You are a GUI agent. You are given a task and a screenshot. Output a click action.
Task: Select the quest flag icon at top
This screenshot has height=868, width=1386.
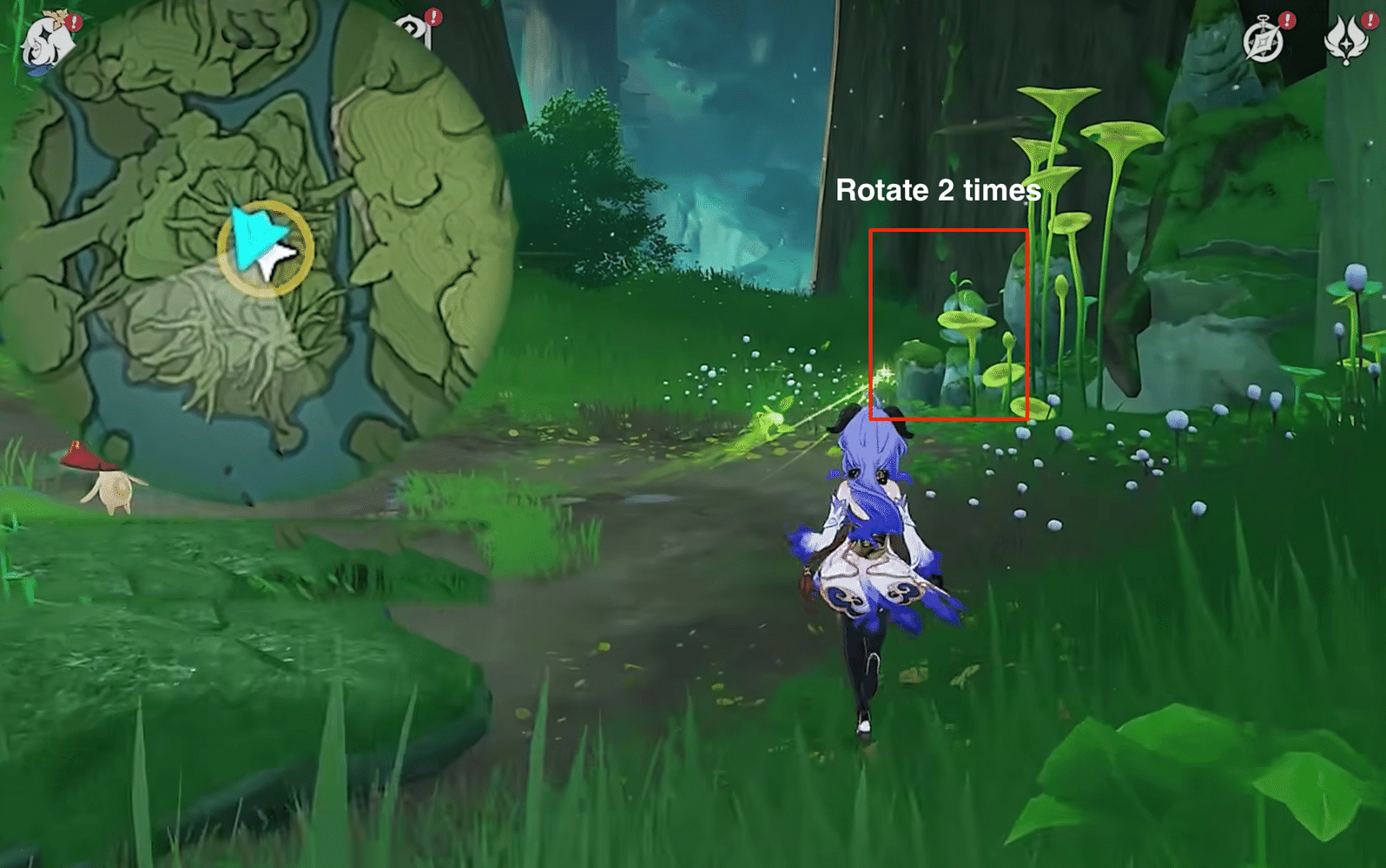coord(414,28)
